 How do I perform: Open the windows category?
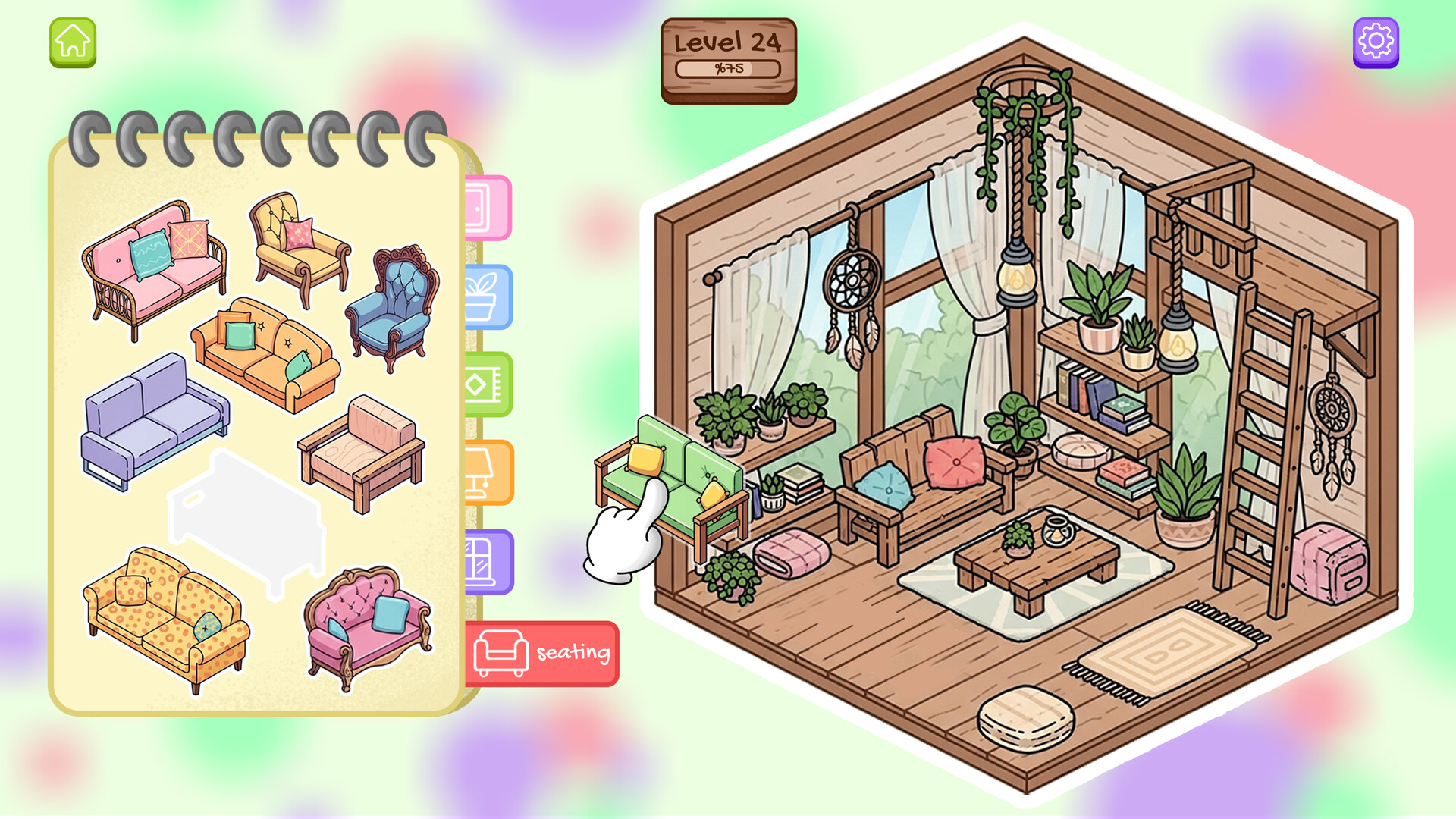pos(489,561)
